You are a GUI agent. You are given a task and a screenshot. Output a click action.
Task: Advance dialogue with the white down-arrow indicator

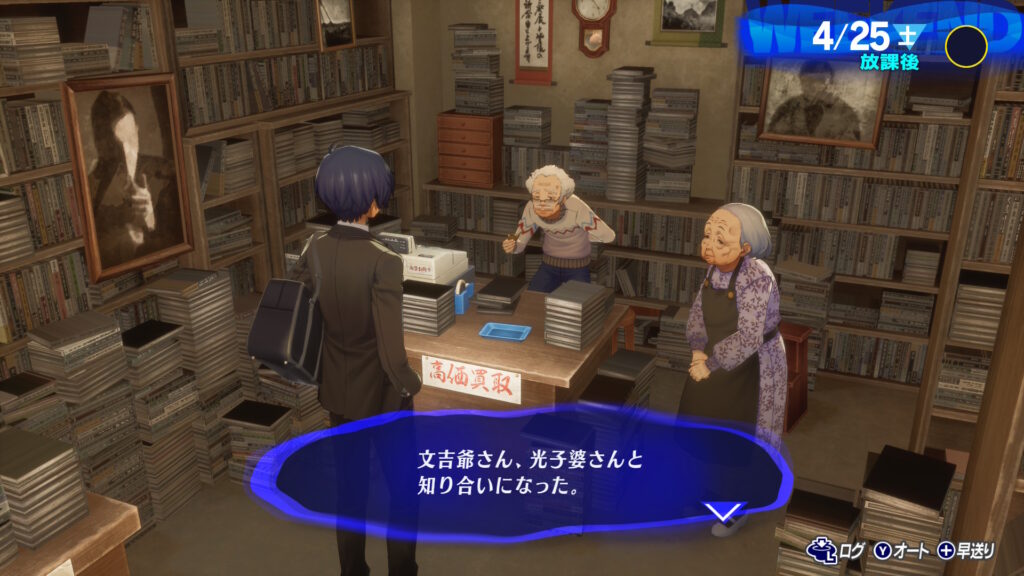pos(724,512)
